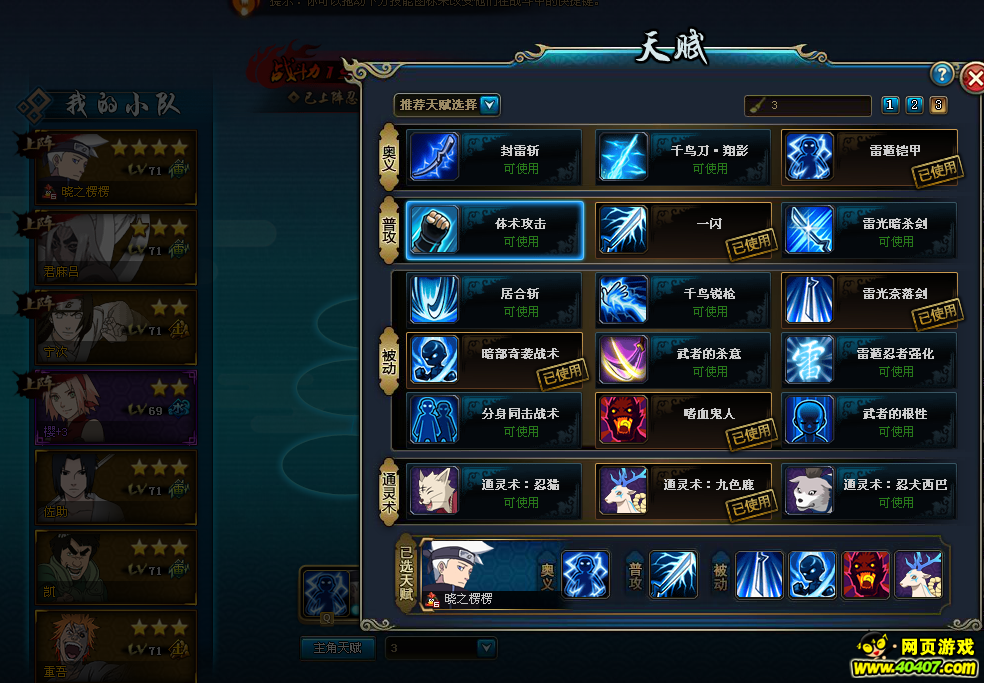The width and height of the screenshot is (984, 683).
Task: Select the 封雷斩 talent
Action: (494, 158)
